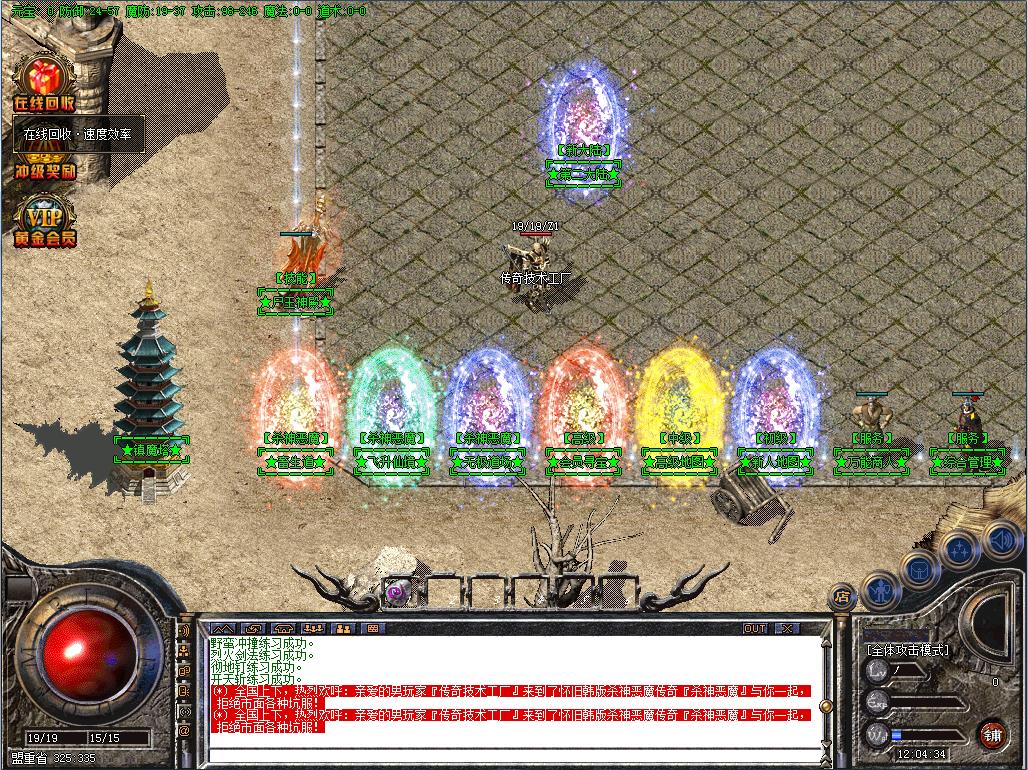
Task: Open the 在线回收 gift box menu
Action: pyautogui.click(x=43, y=84)
